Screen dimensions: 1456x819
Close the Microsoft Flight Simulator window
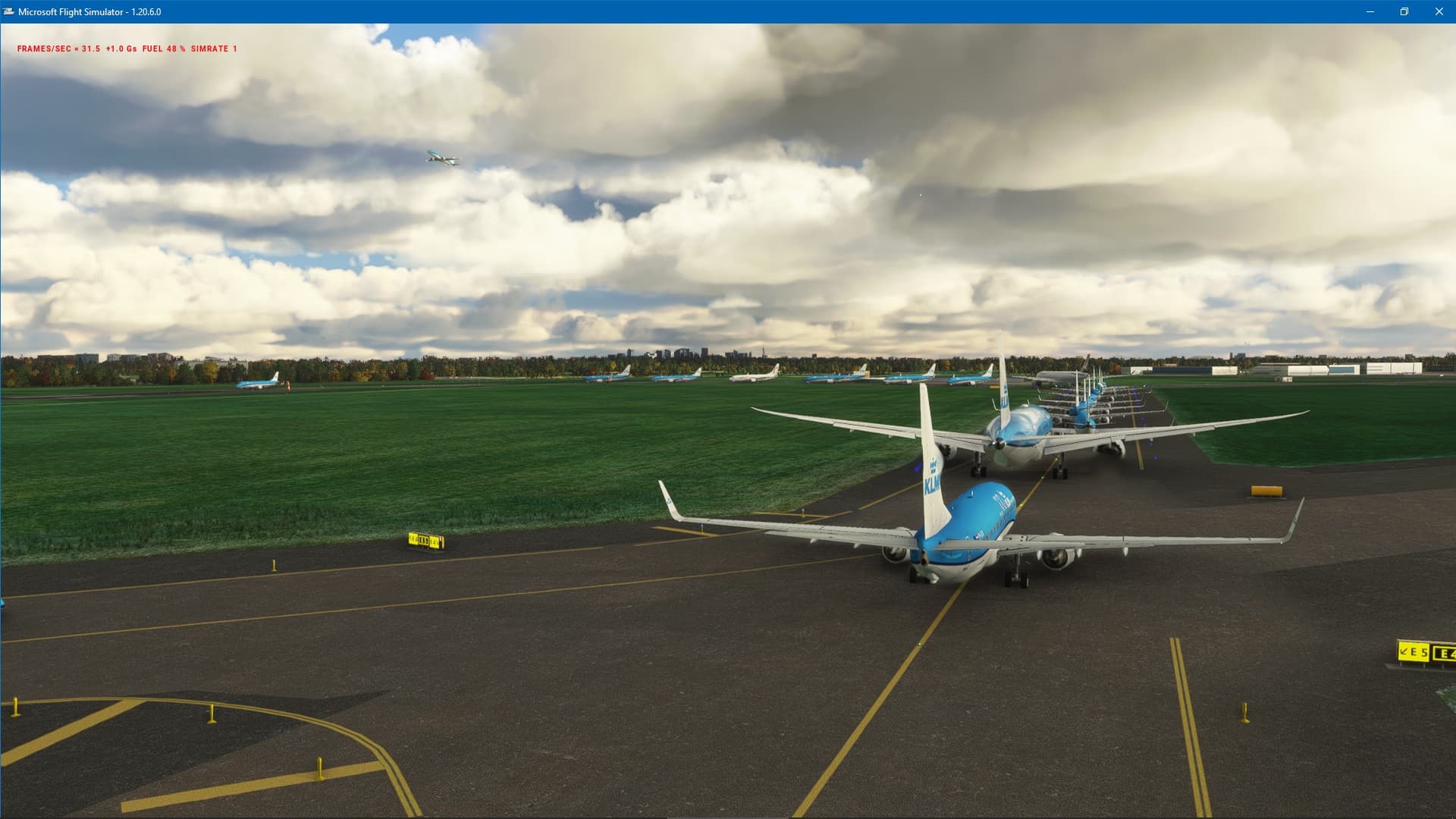click(x=1439, y=11)
